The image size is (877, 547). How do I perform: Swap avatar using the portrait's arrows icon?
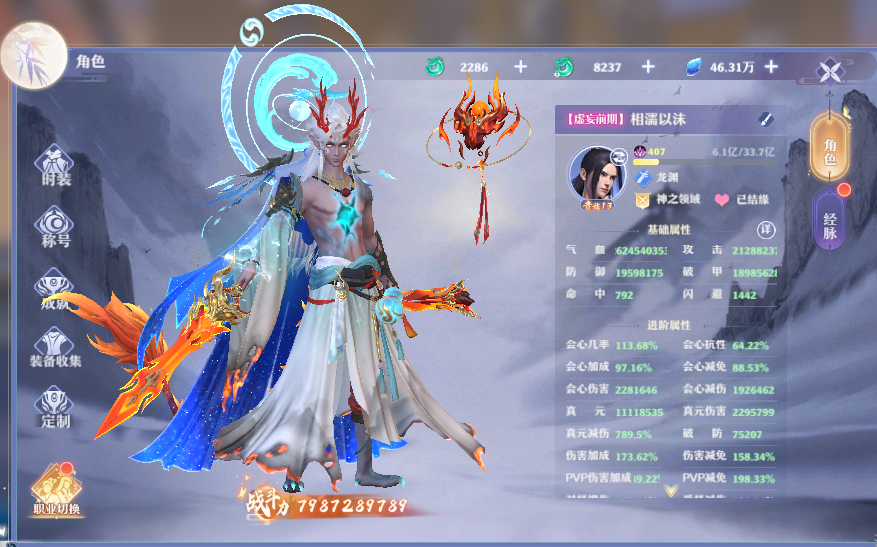click(x=620, y=155)
